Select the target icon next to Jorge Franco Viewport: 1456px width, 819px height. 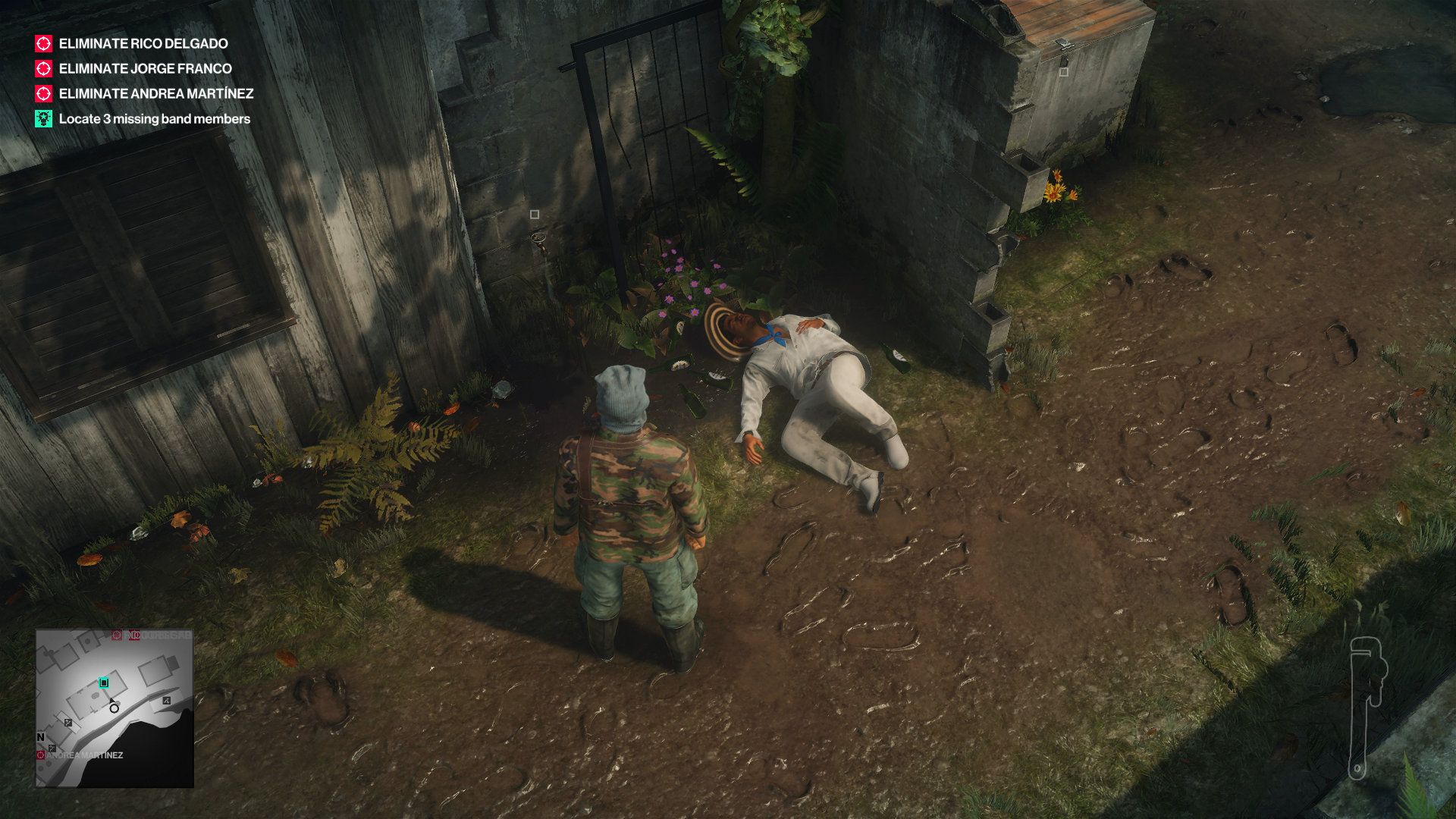point(42,69)
